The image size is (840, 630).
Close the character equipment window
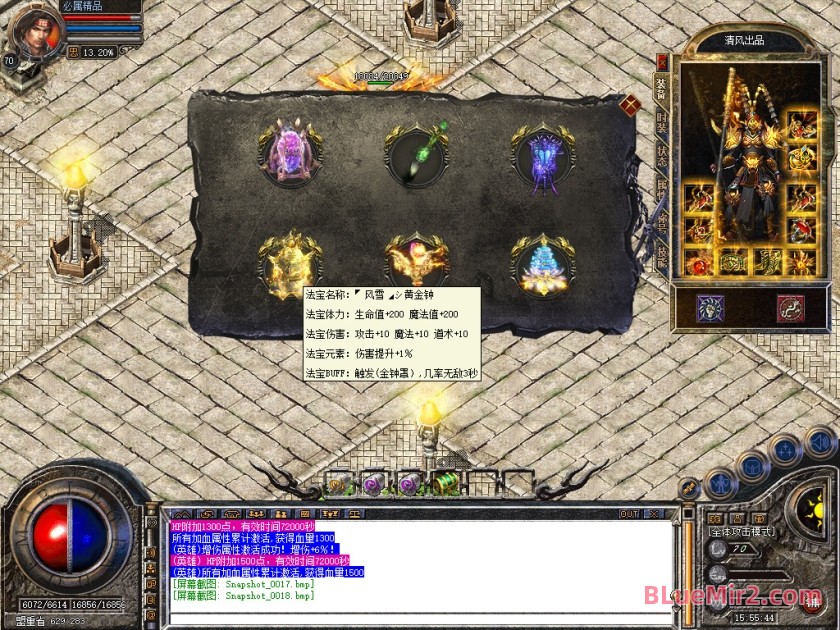[x=661, y=62]
